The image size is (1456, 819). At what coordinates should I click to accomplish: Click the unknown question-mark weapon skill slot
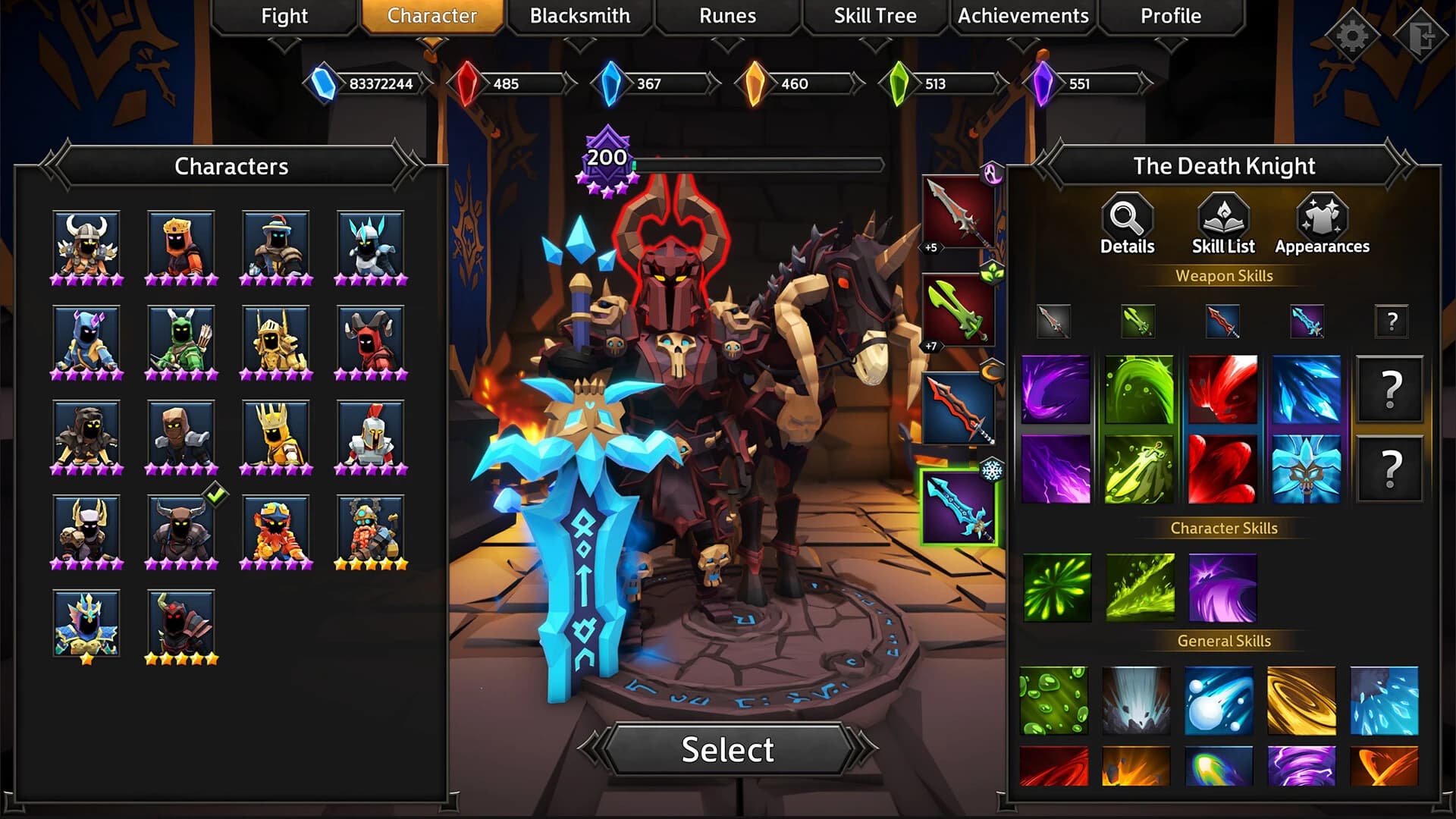point(1391,322)
